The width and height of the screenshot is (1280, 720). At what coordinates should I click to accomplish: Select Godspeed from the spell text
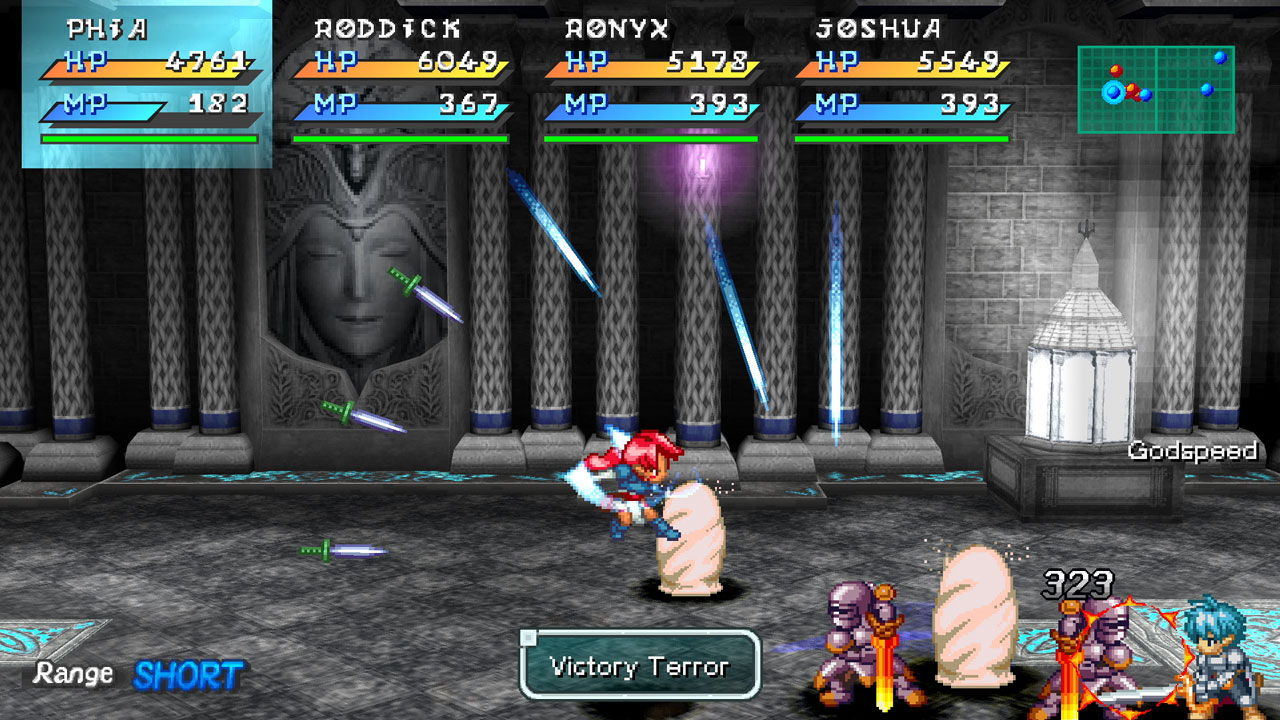[x=1196, y=452]
